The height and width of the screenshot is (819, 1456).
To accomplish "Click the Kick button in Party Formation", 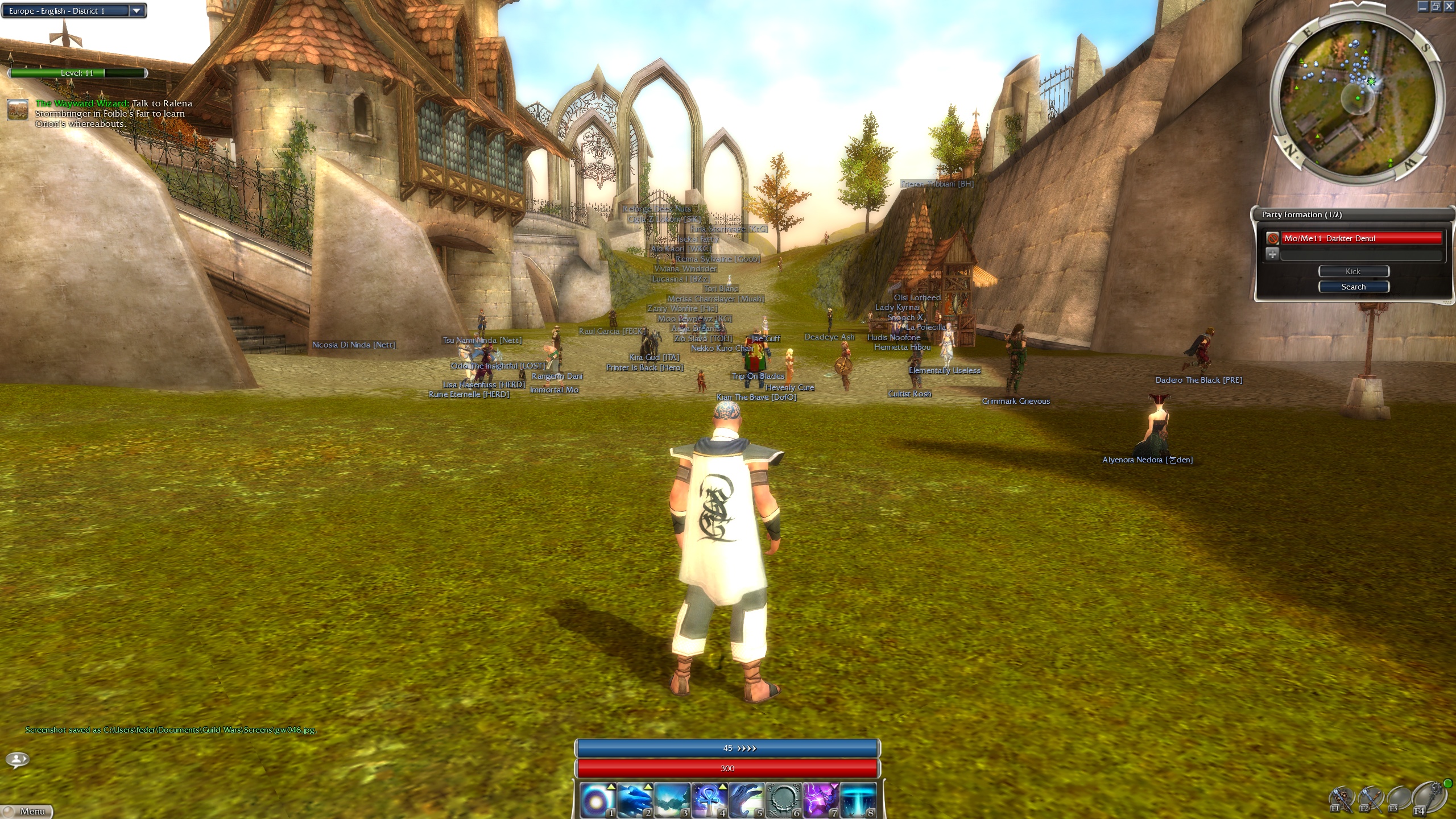I will click(x=1353, y=271).
